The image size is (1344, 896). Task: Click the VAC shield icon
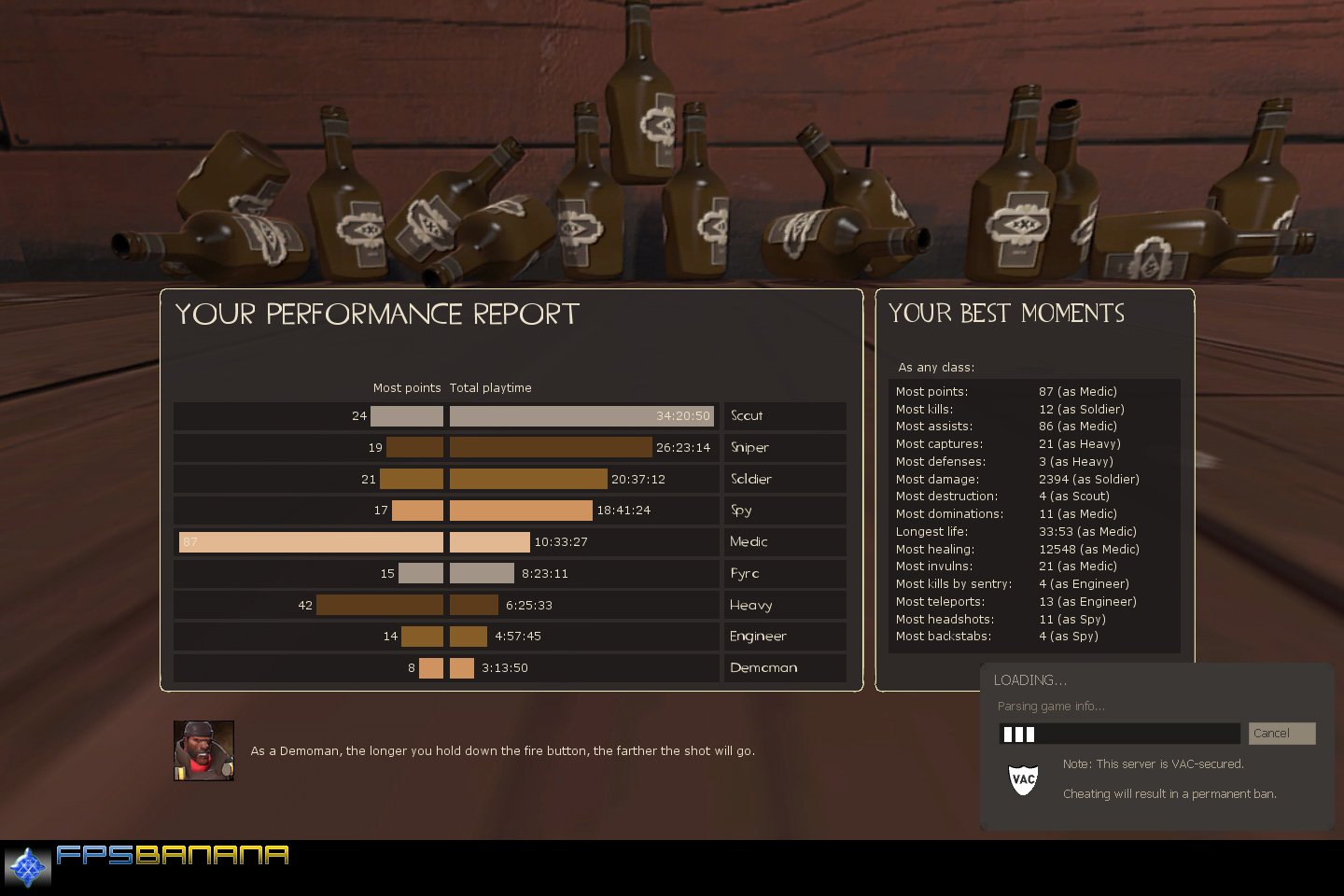(x=1023, y=779)
